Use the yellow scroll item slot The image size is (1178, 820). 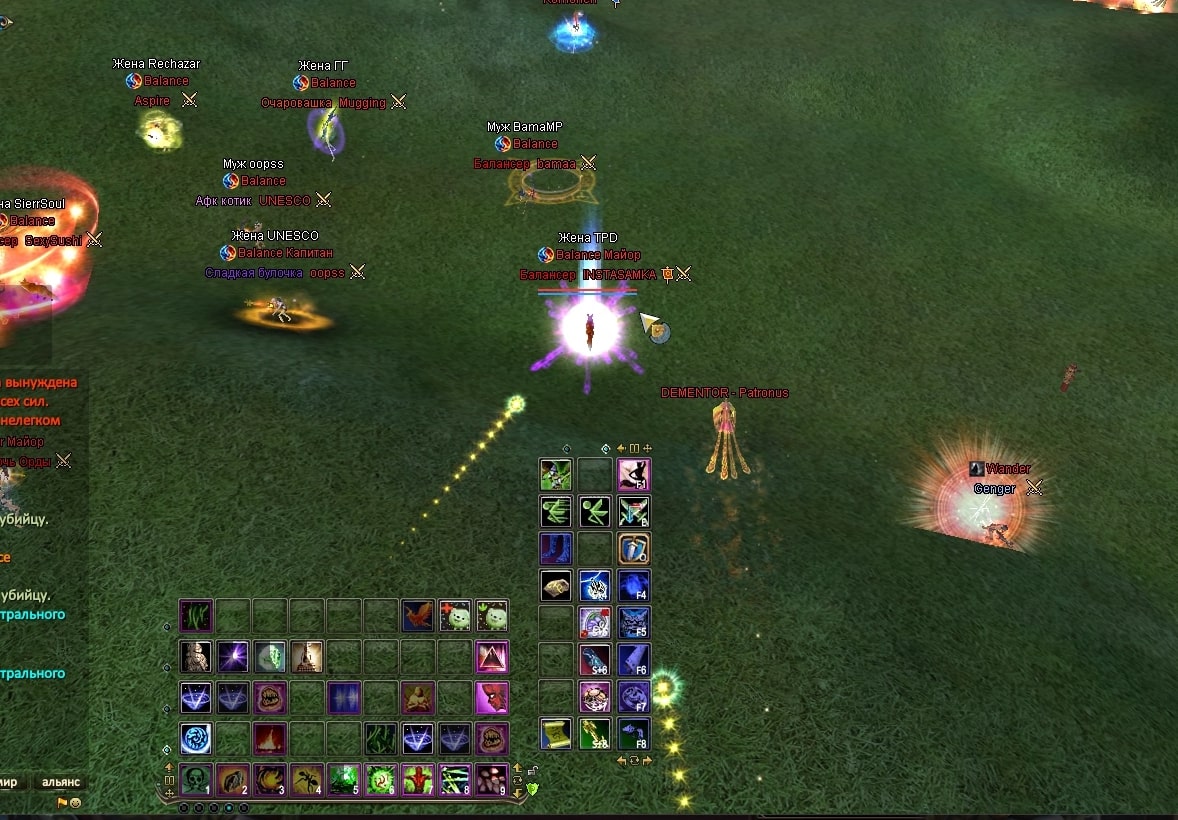[x=556, y=734]
